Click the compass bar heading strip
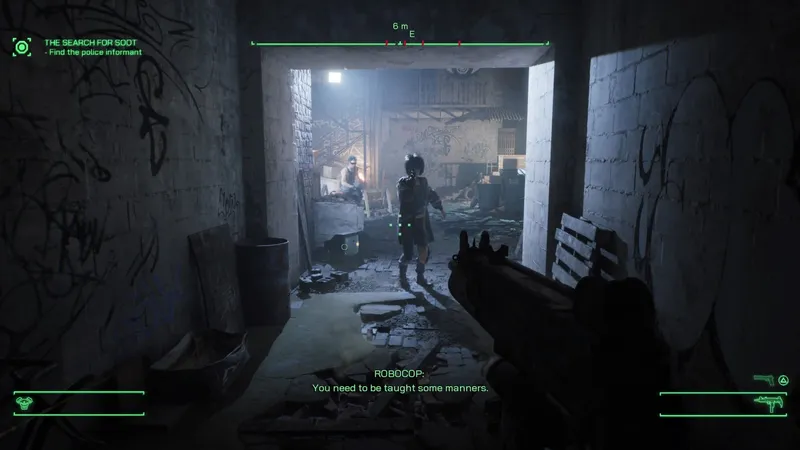The image size is (800, 450). click(x=400, y=44)
